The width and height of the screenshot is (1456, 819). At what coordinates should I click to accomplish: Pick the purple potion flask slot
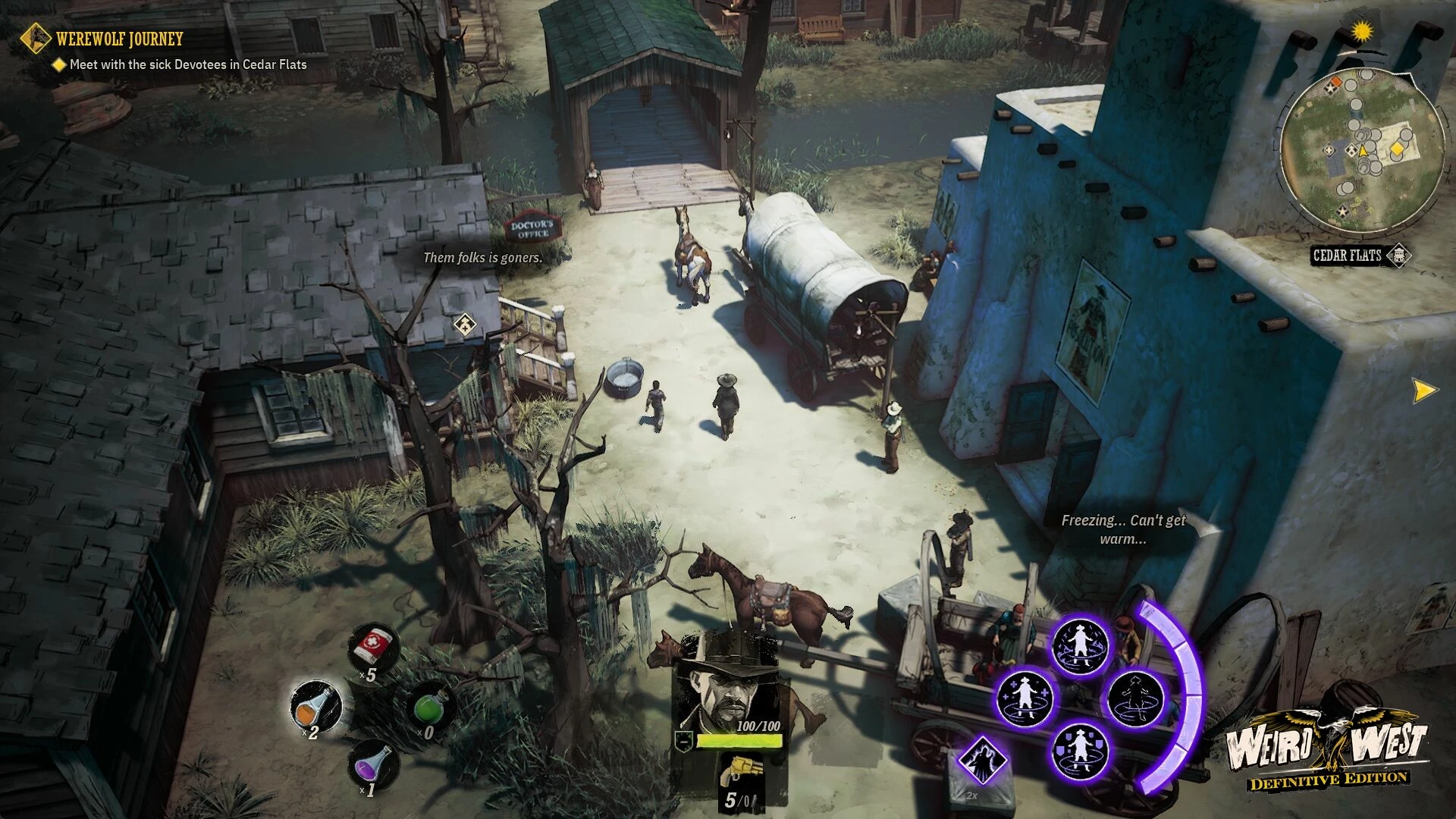(x=375, y=764)
